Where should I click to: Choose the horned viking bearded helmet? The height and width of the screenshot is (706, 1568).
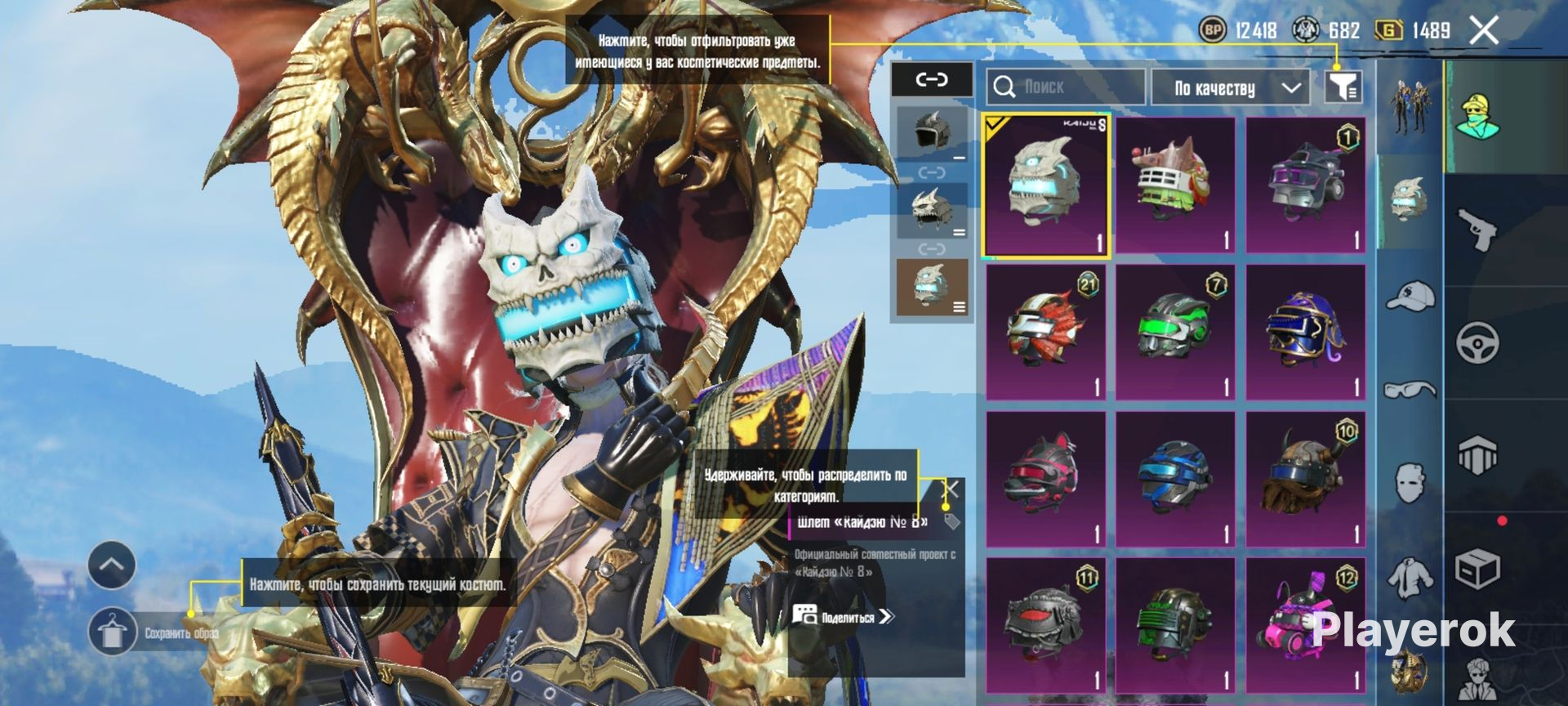(x=1305, y=479)
